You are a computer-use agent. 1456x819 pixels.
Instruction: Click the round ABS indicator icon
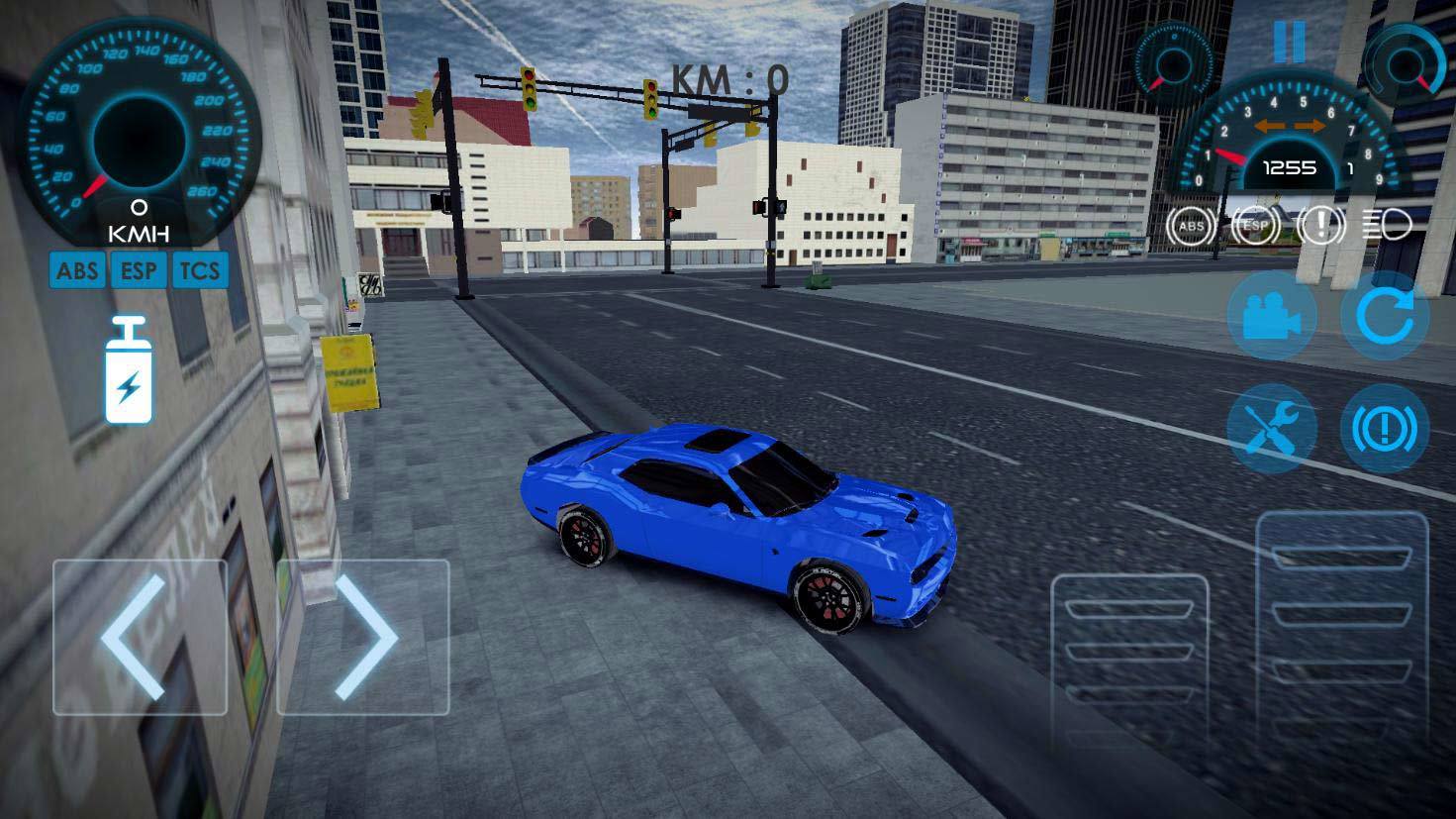[x=1191, y=226]
